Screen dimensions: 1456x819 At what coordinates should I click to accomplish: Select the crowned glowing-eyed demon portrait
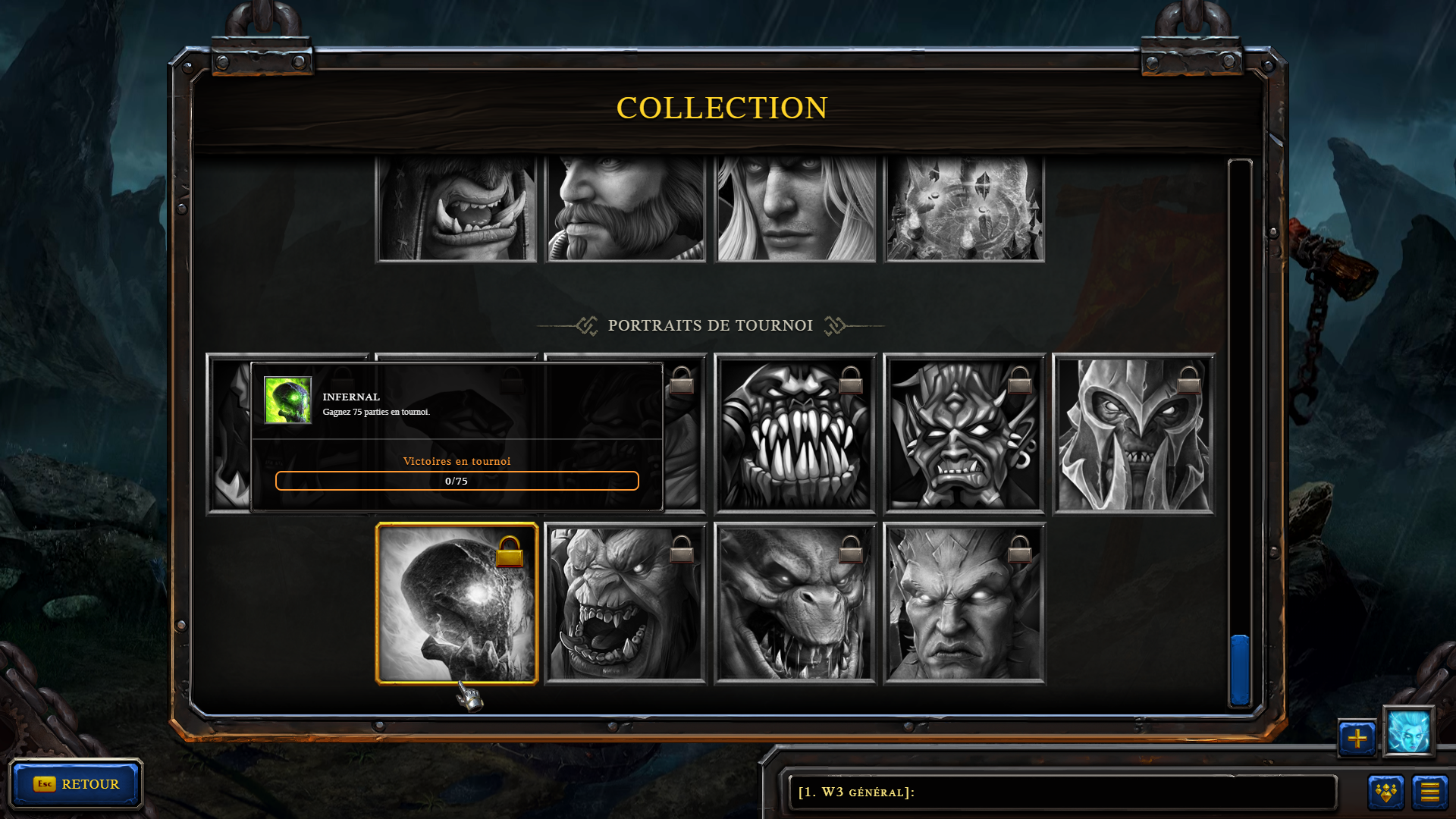[x=964, y=604]
